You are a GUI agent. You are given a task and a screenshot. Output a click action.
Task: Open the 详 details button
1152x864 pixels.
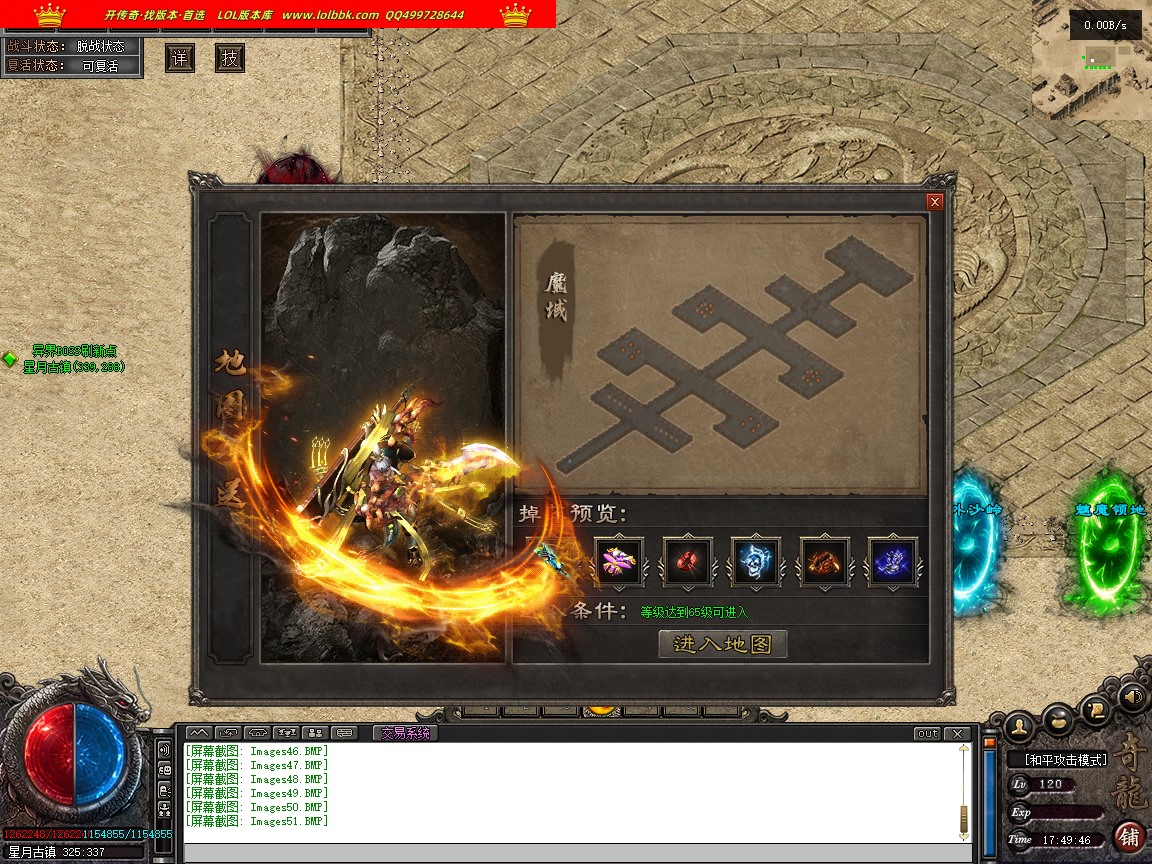click(x=180, y=58)
